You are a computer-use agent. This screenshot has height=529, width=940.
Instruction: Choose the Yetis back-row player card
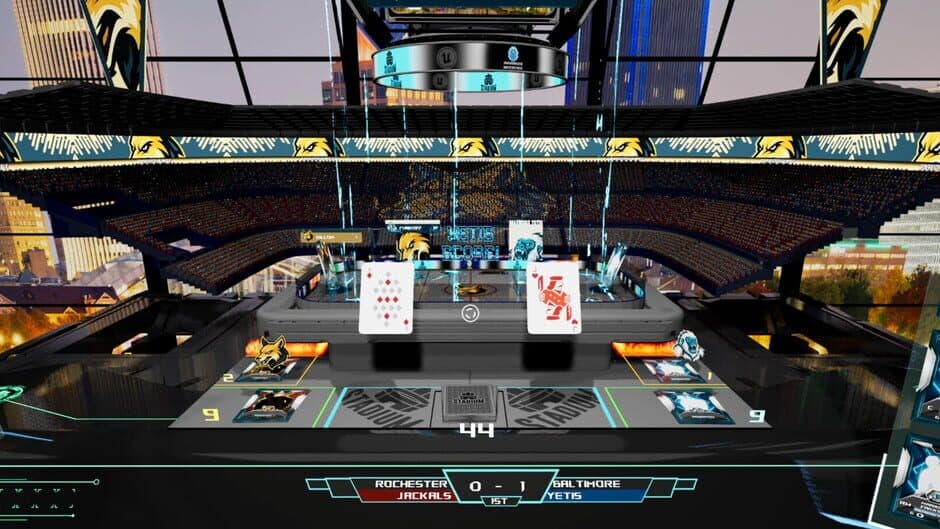pyautogui.click(x=692, y=405)
